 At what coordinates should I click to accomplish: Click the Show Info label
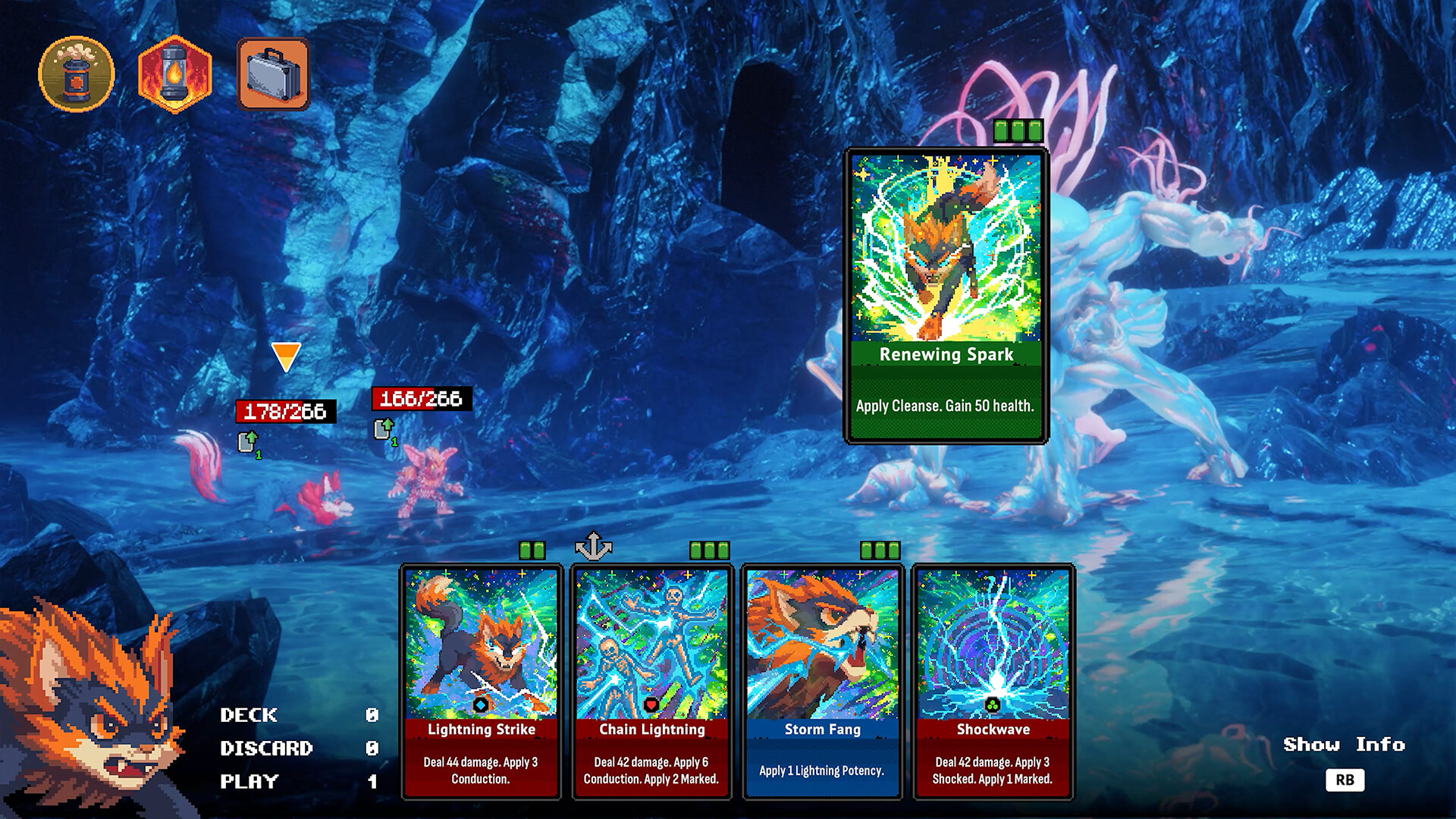[x=1344, y=745]
